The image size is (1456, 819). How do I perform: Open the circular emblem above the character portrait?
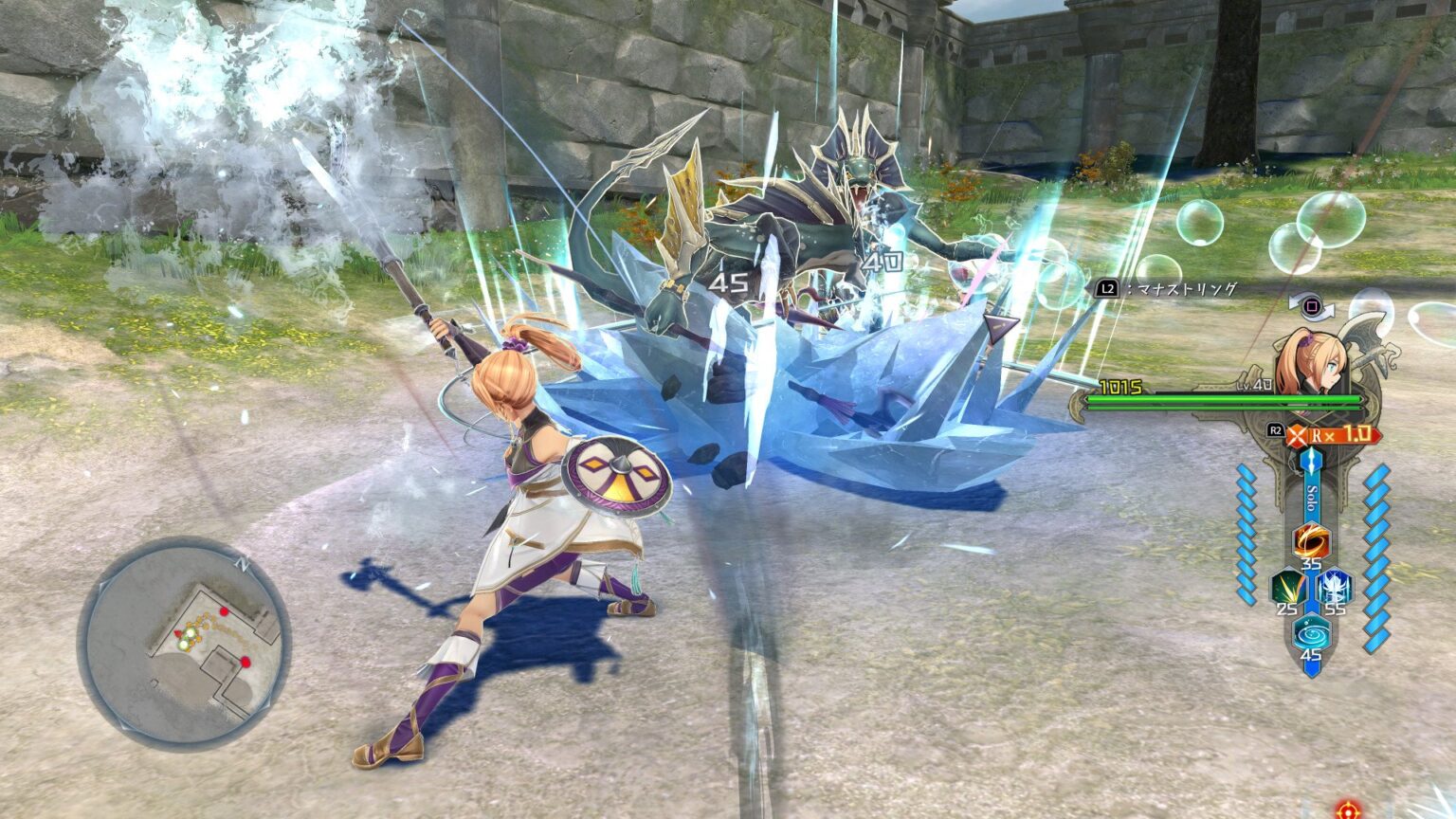click(x=1313, y=307)
